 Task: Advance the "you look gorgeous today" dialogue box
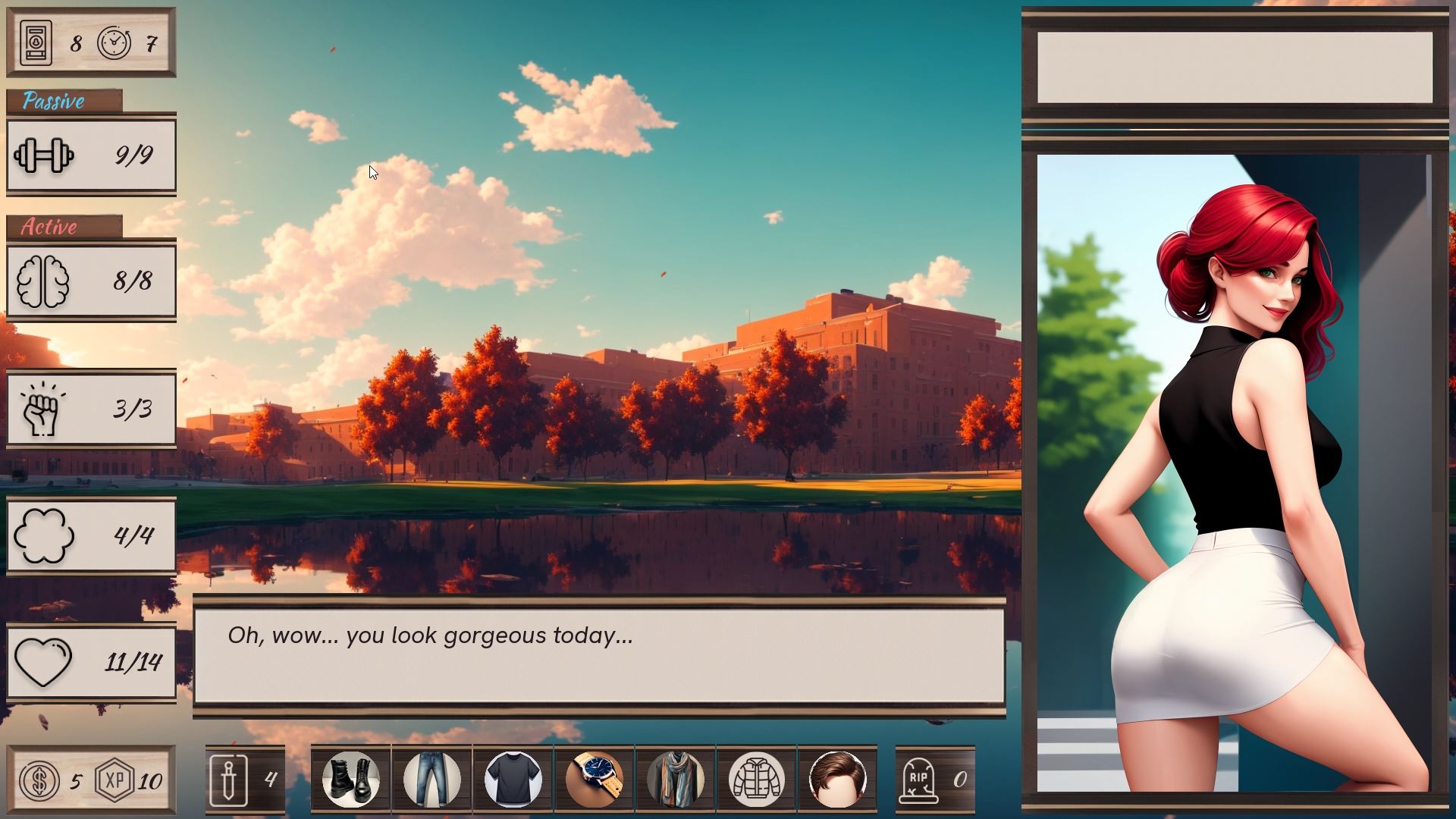599,656
